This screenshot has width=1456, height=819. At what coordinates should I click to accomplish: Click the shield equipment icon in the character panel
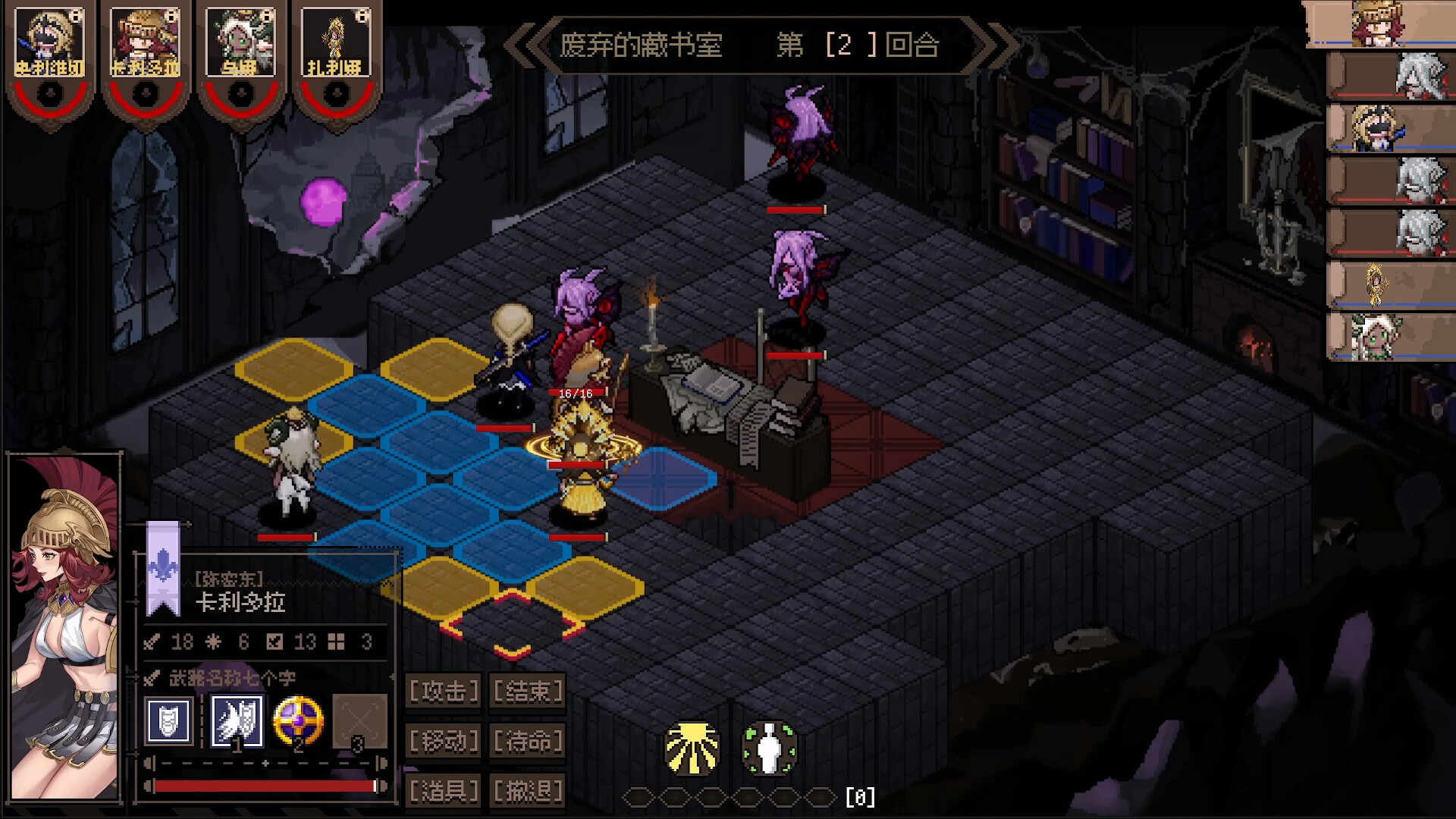click(170, 720)
